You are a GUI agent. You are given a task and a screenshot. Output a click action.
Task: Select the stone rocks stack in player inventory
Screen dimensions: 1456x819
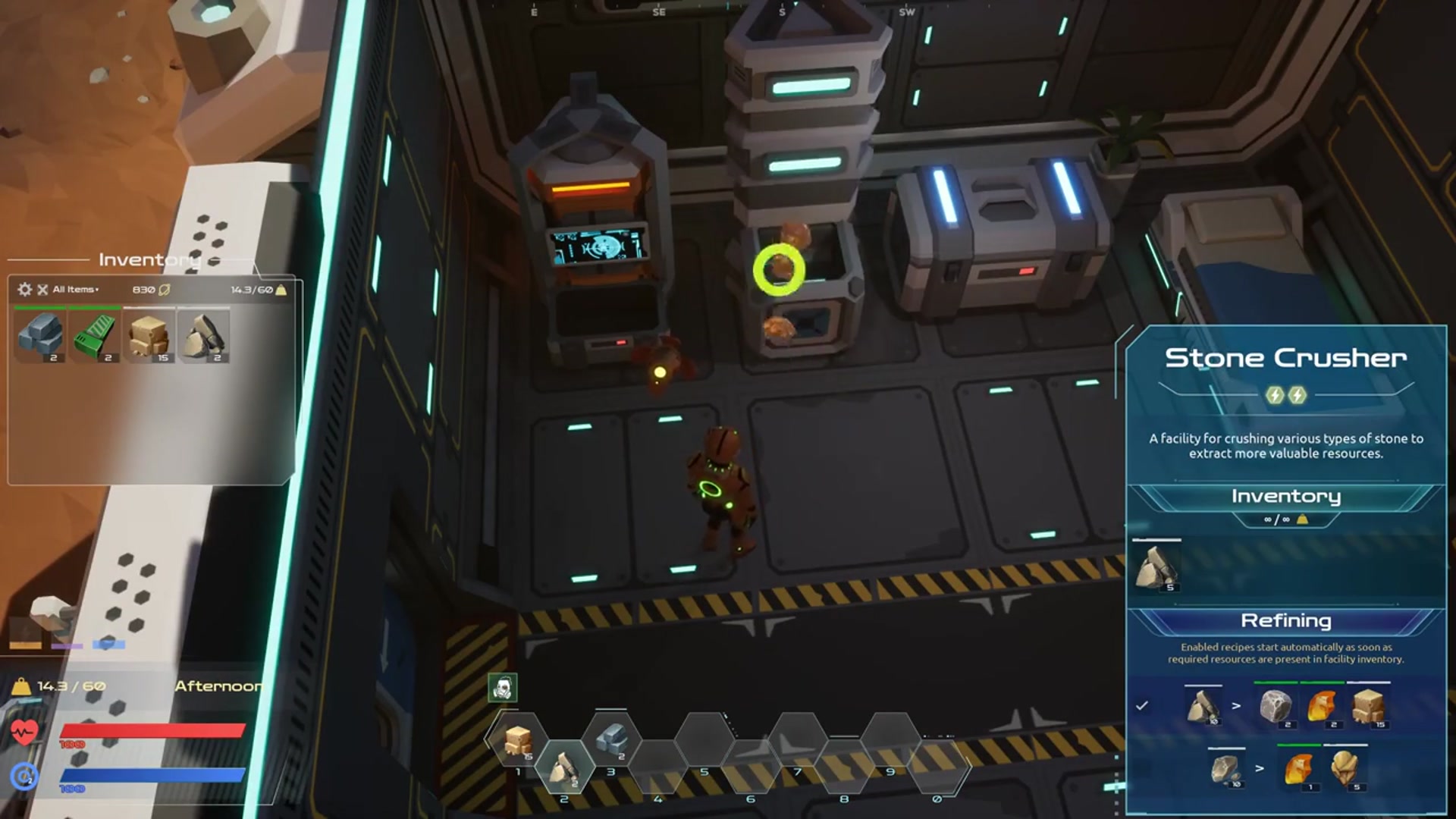203,336
